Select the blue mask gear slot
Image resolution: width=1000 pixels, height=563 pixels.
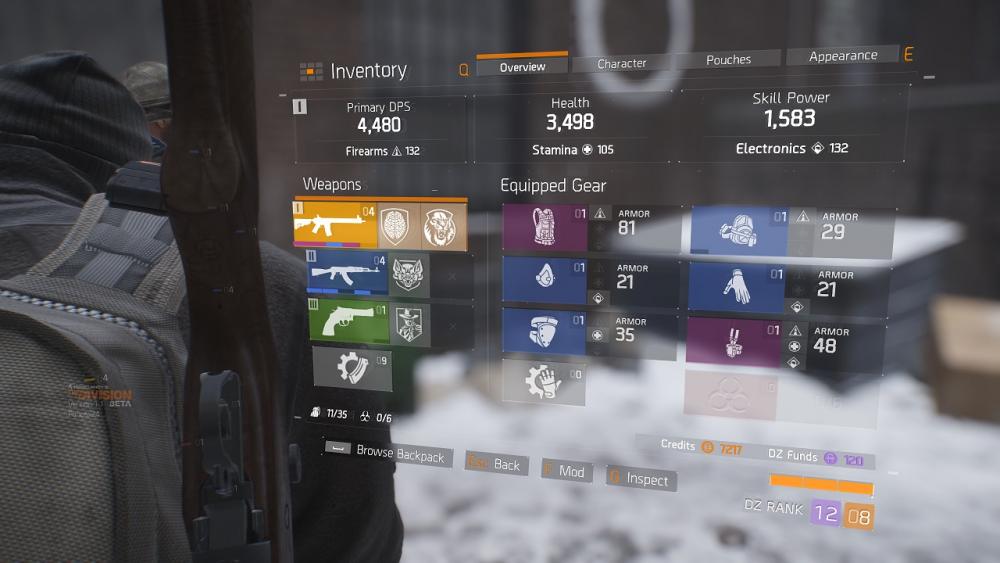click(x=545, y=280)
